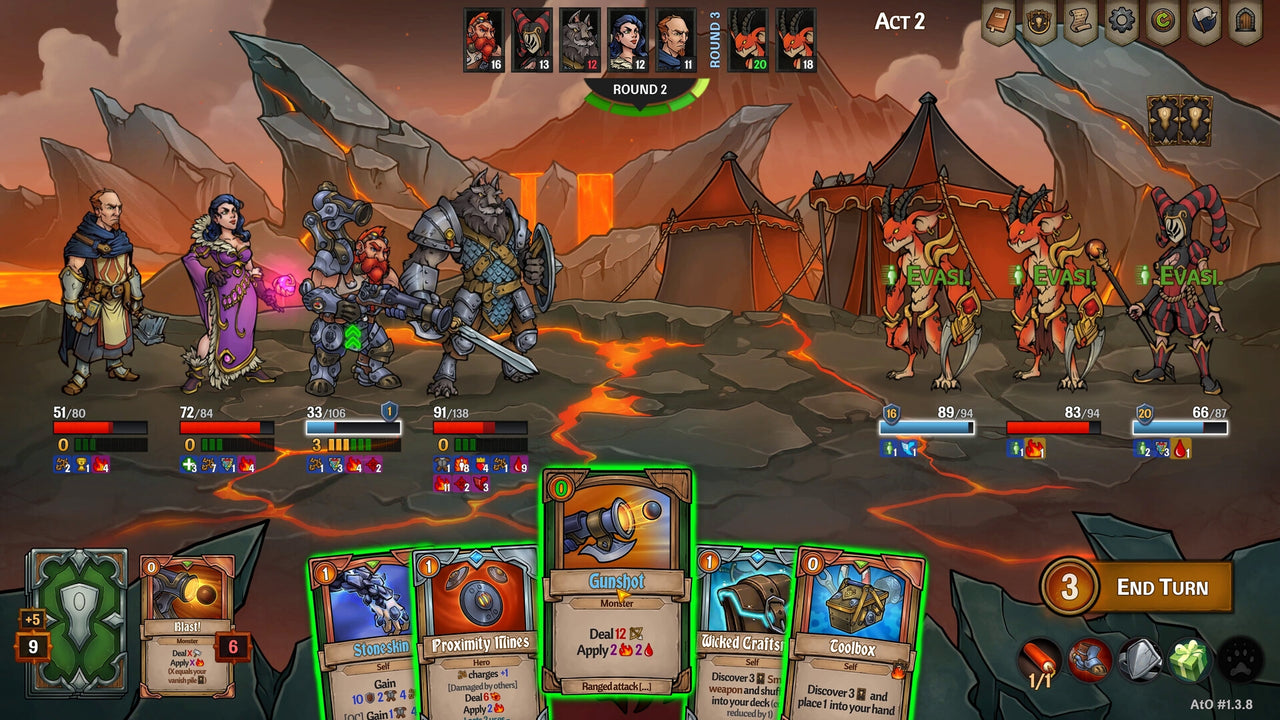Click the golden medal achievements icon
Image resolution: width=1280 pixels, height=720 pixels.
(x=1039, y=18)
